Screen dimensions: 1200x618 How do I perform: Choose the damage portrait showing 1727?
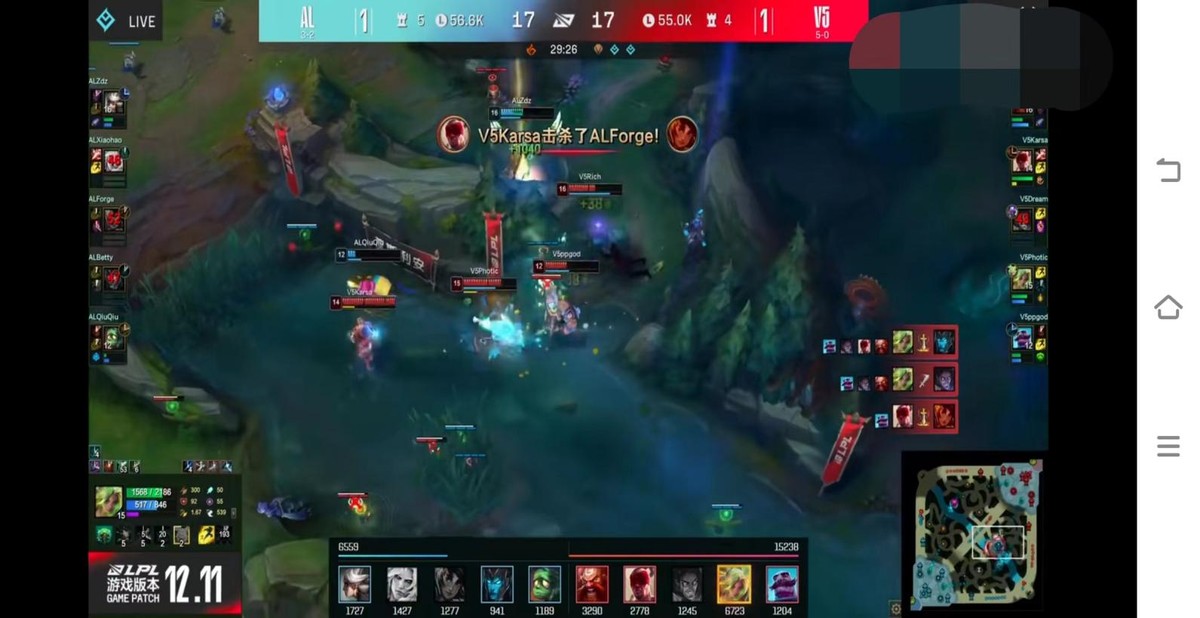354,584
